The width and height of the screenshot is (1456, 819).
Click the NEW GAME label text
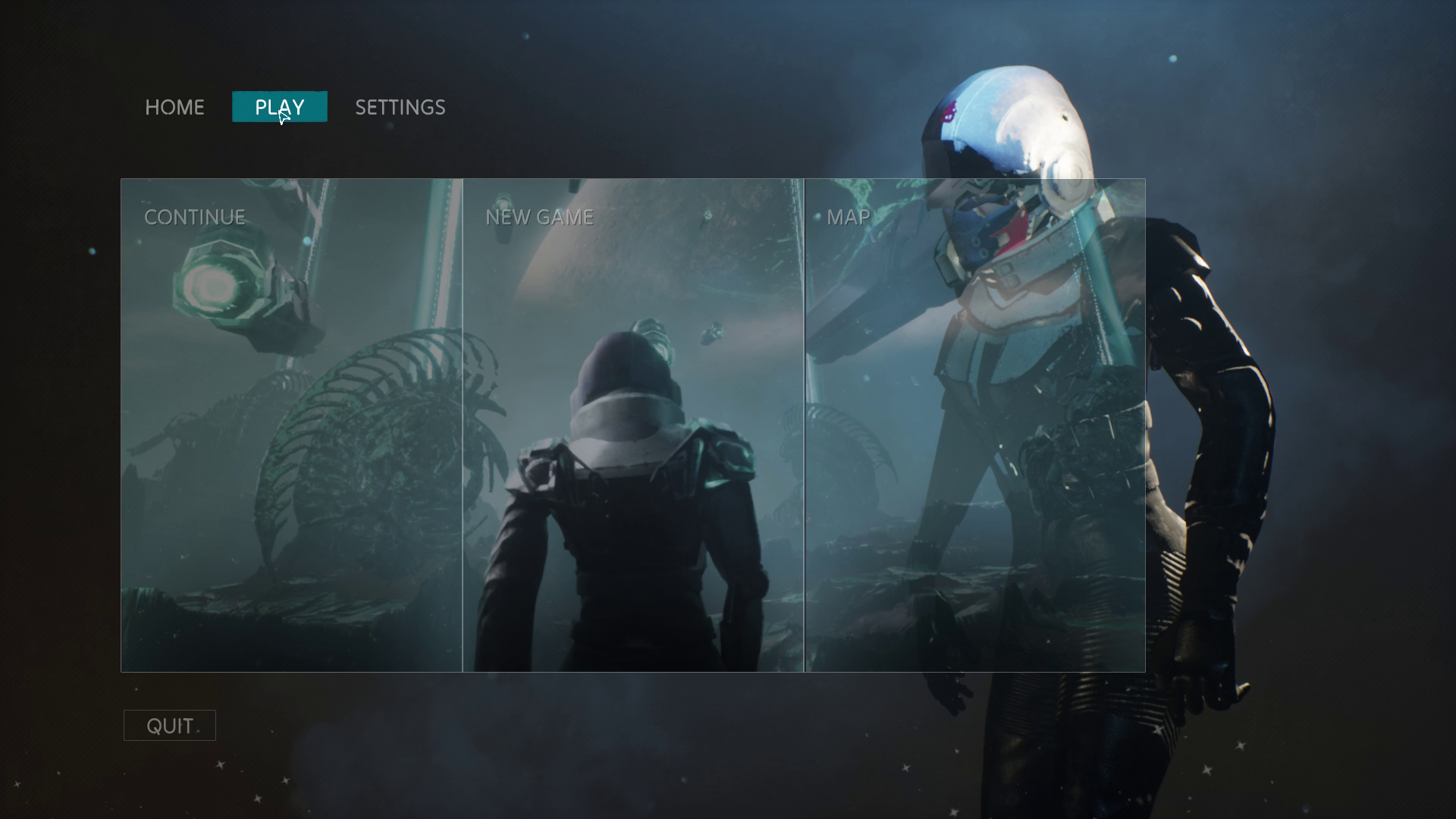coord(540,217)
